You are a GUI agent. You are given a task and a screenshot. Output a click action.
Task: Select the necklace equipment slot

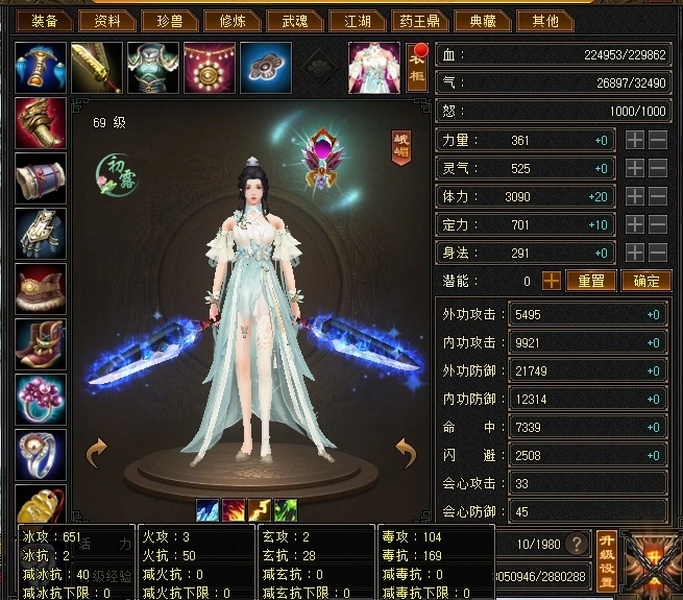tap(209, 67)
